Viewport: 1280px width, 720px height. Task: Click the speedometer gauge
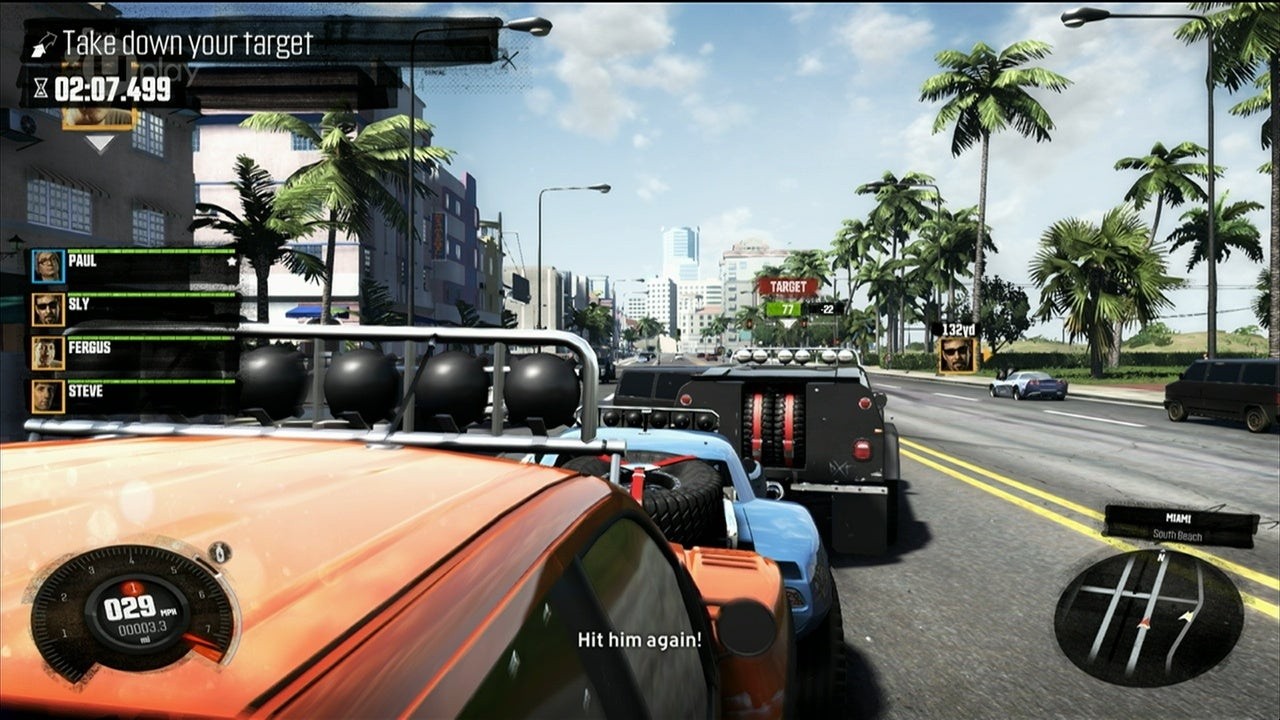click(132, 612)
